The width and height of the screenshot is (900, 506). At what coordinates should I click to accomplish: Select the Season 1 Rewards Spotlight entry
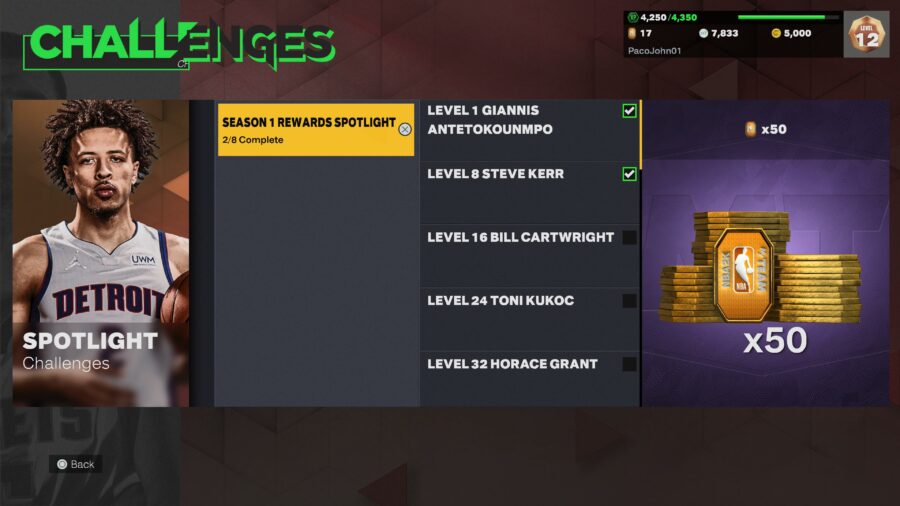pos(315,130)
